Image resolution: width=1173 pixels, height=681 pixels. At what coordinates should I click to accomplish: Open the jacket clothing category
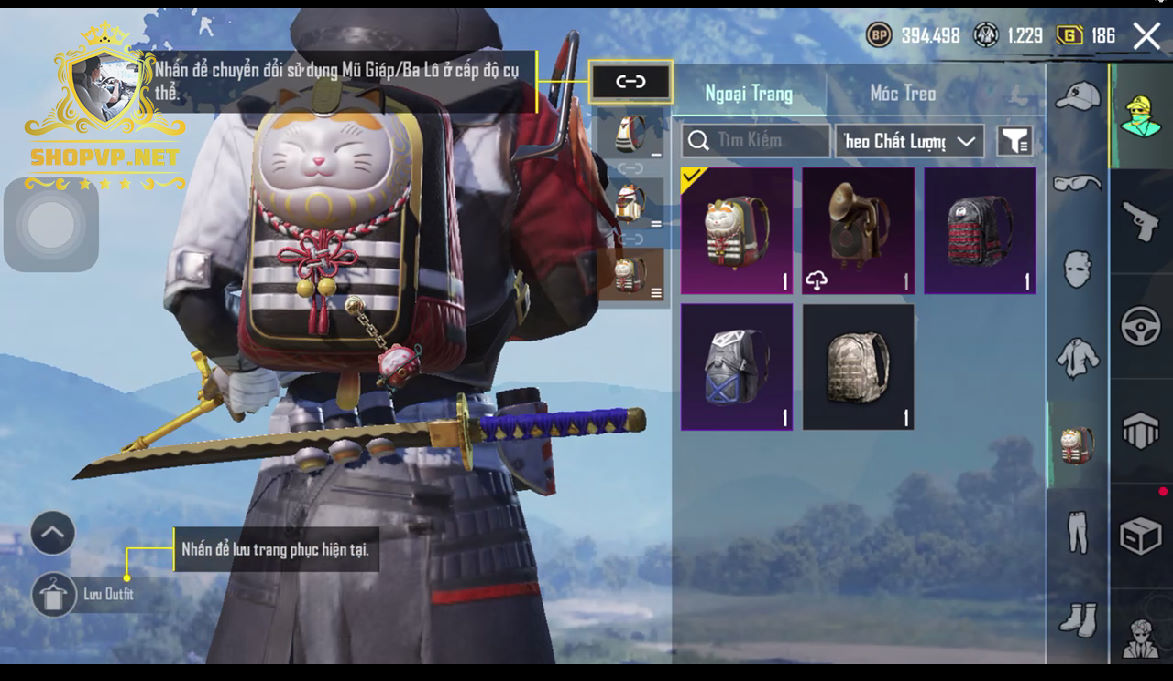pos(1077,357)
